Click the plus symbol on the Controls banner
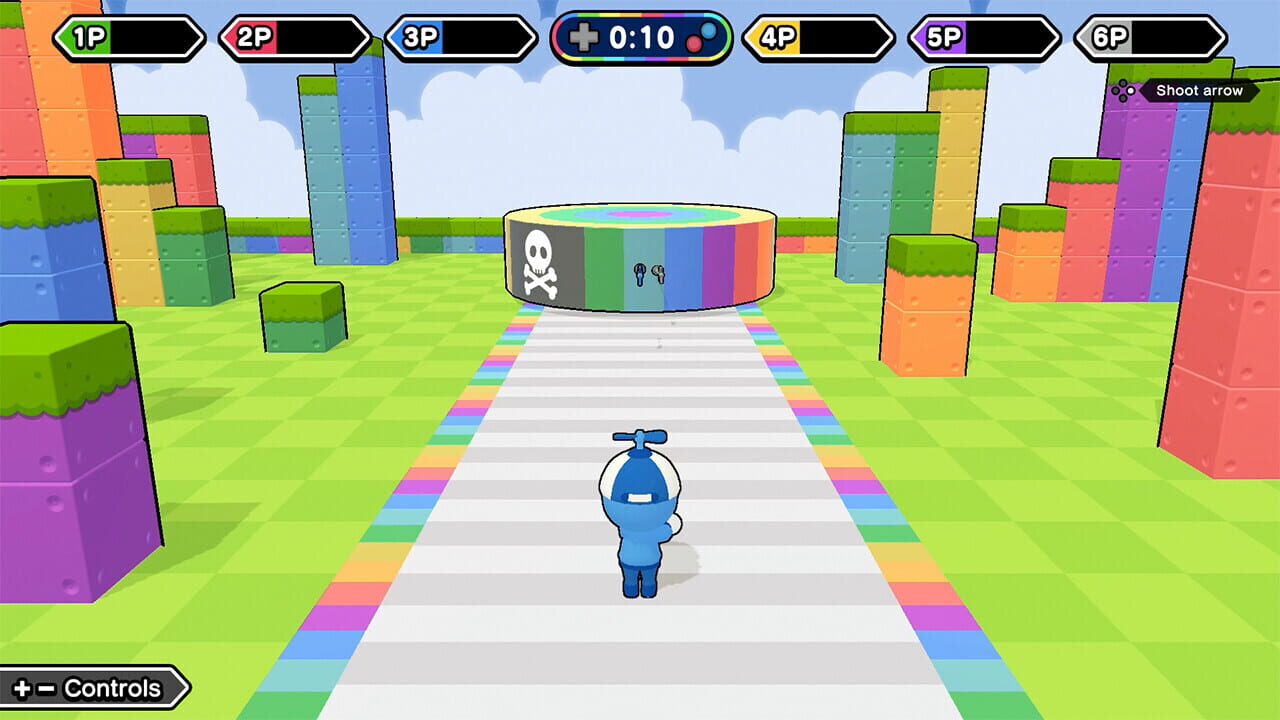Image resolution: width=1280 pixels, height=720 pixels. click(21, 688)
